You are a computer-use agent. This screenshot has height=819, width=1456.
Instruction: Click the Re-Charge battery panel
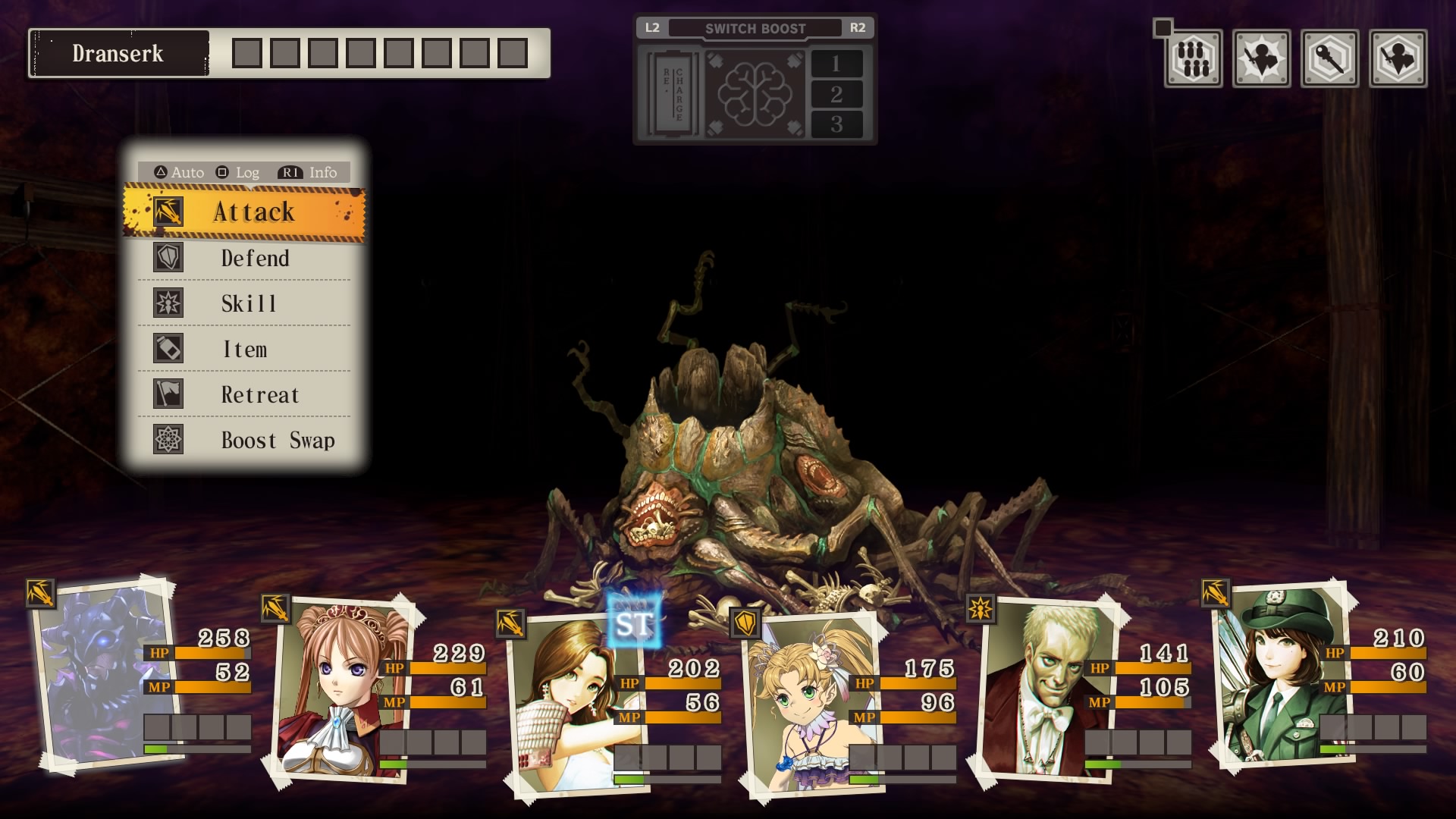[672, 94]
